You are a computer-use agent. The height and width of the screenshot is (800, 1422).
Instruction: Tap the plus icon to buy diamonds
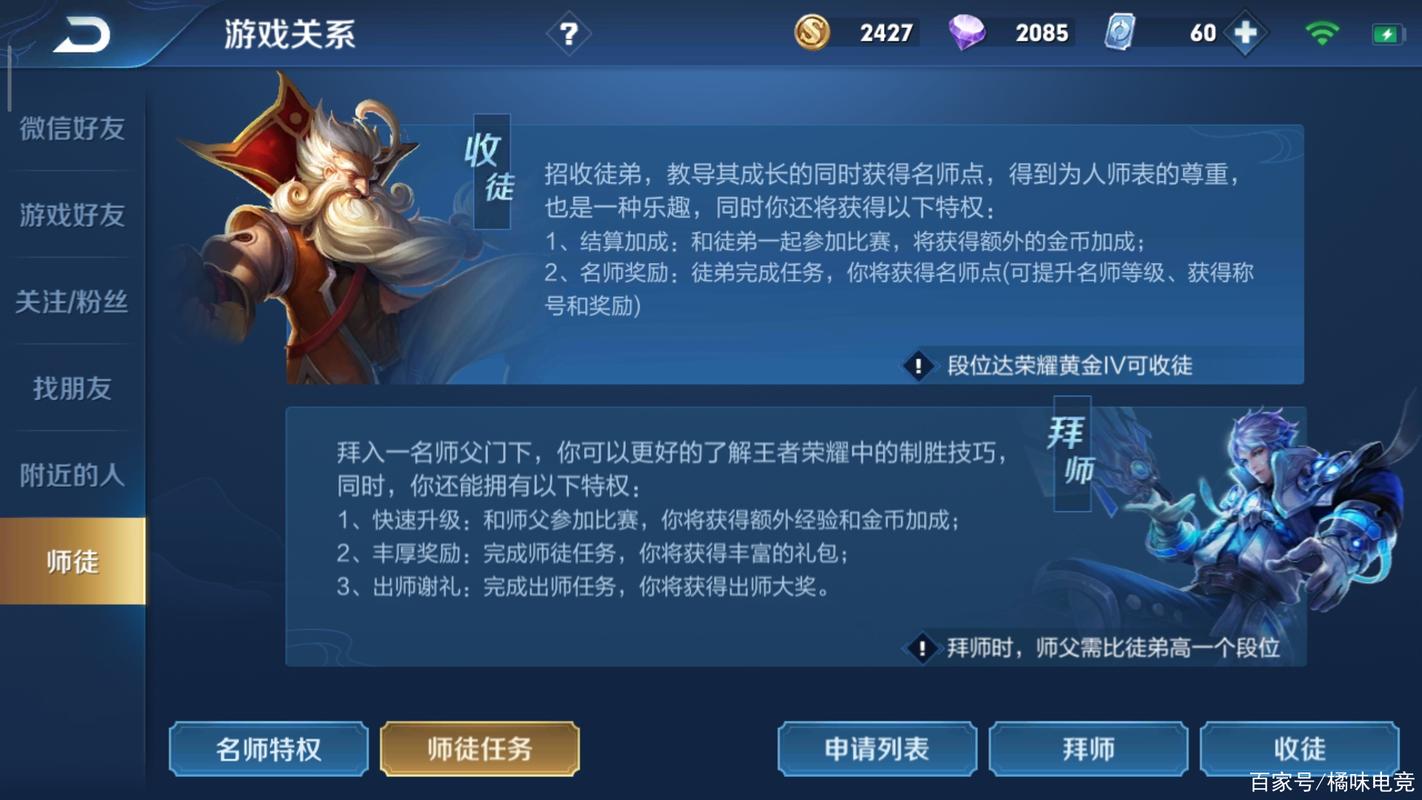click(x=1244, y=31)
